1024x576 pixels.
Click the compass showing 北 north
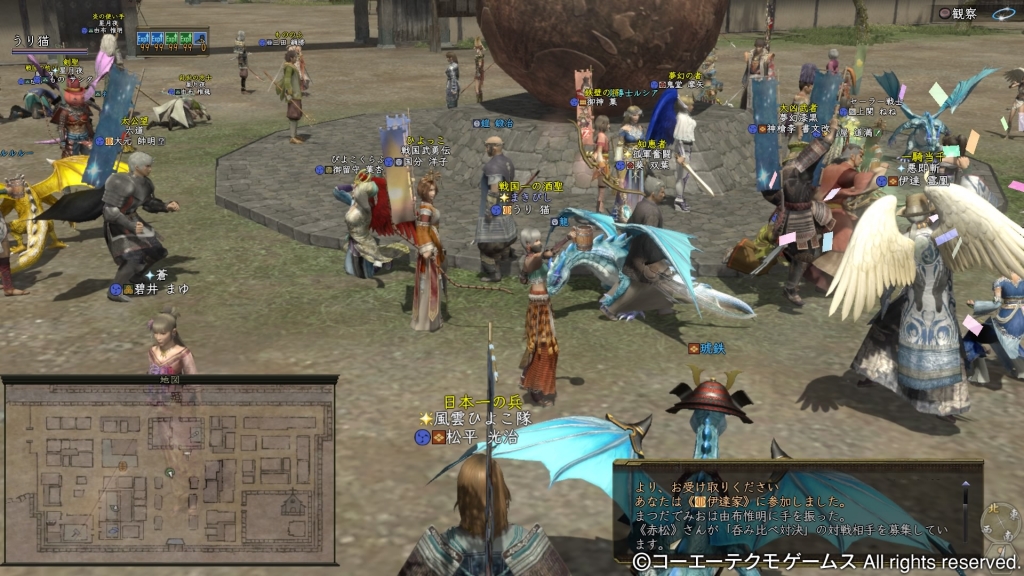996,521
